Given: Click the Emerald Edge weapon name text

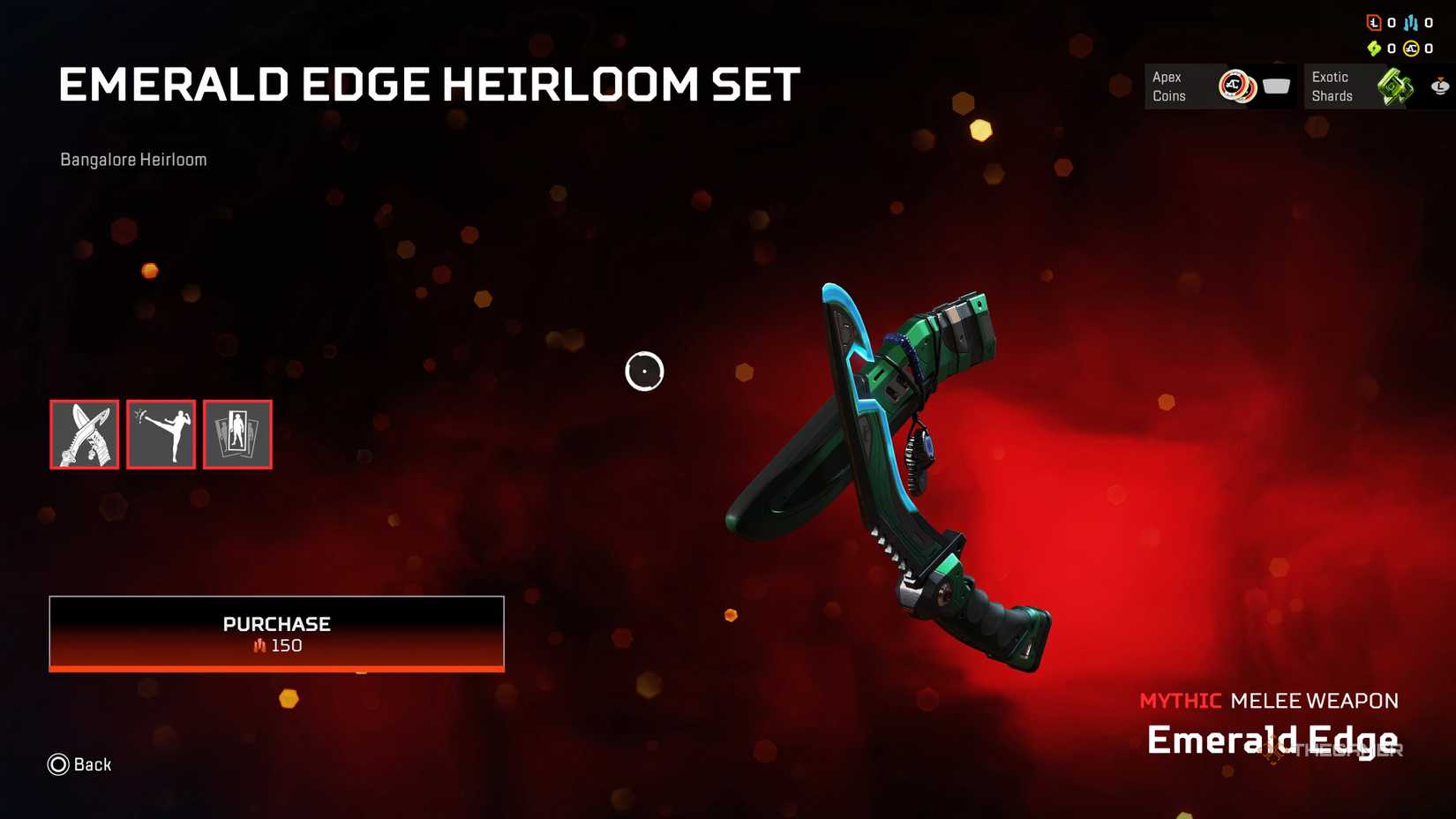Looking at the screenshot, I should coord(1272,740).
